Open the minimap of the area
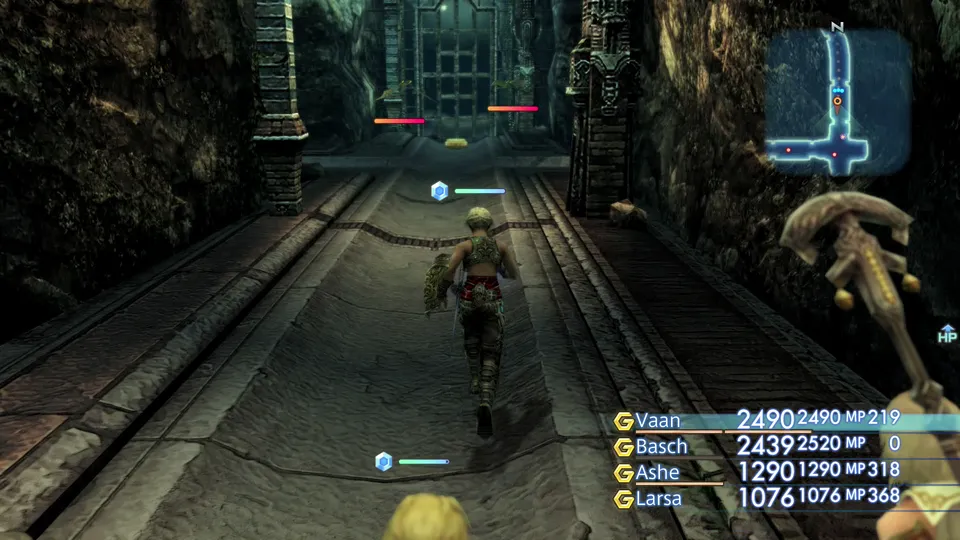Image resolution: width=960 pixels, height=540 pixels. tap(838, 102)
